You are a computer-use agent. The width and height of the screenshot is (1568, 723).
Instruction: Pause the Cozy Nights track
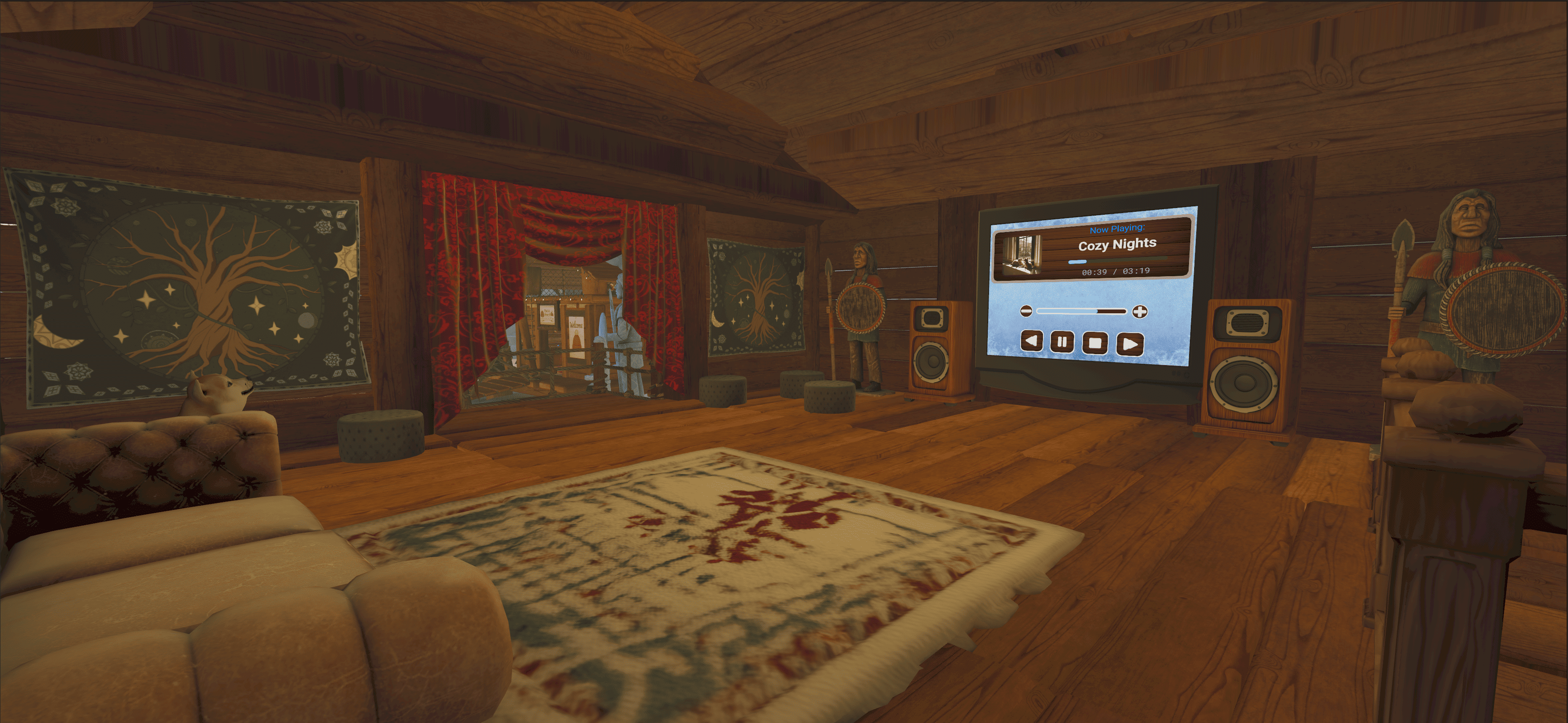tap(1061, 341)
